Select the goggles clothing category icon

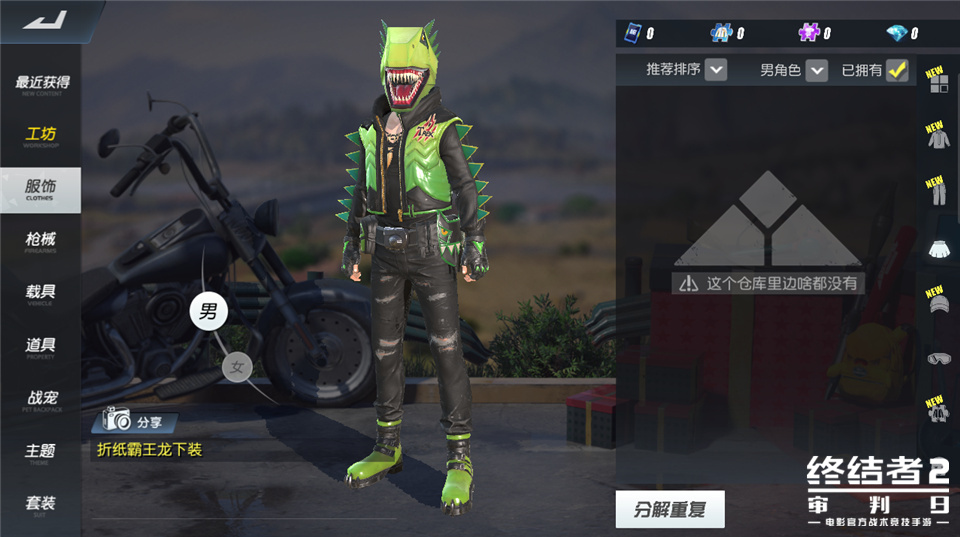[938, 357]
